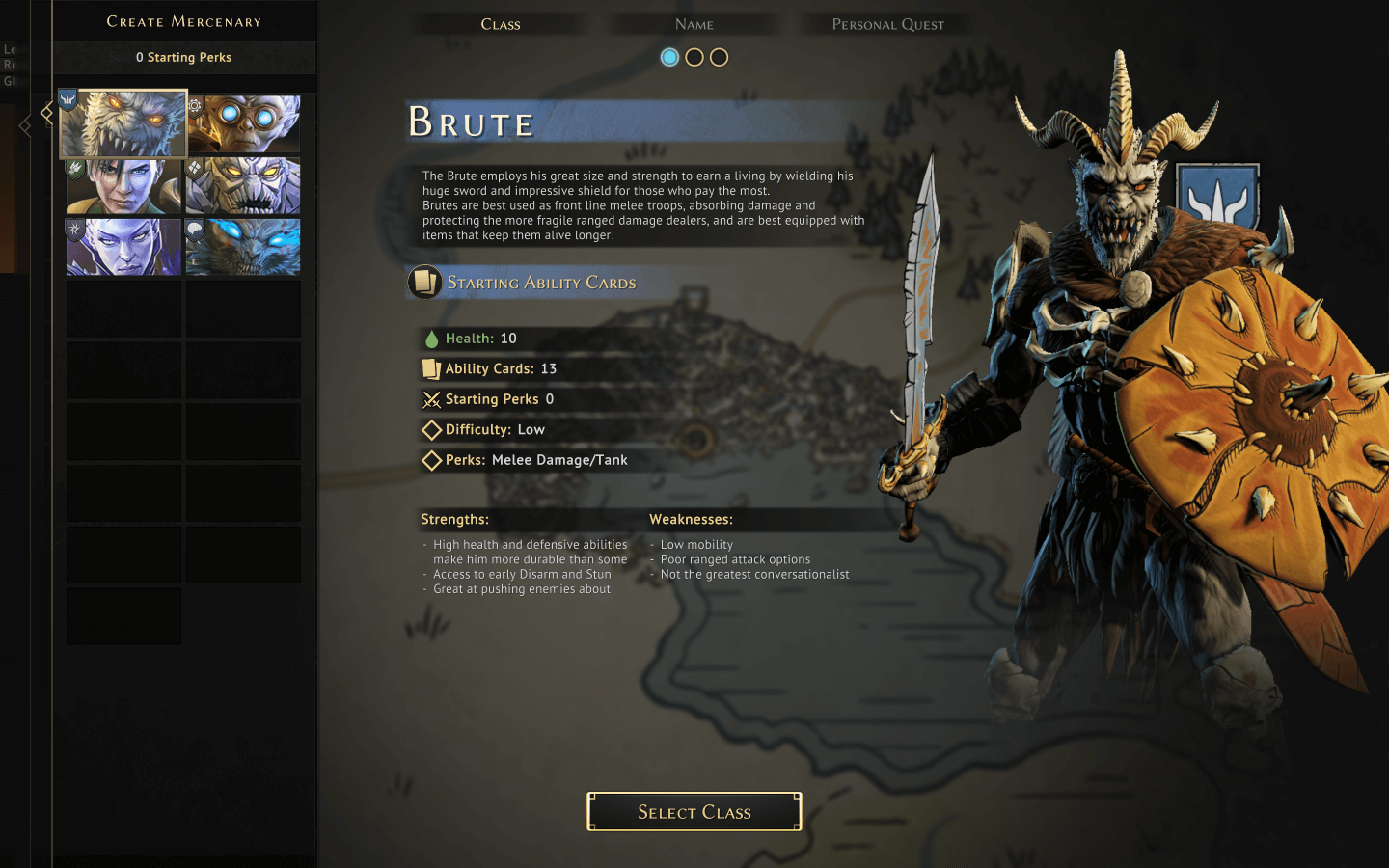The width and height of the screenshot is (1389, 868).
Task: Select the Brute class portrait
Action: [x=123, y=124]
